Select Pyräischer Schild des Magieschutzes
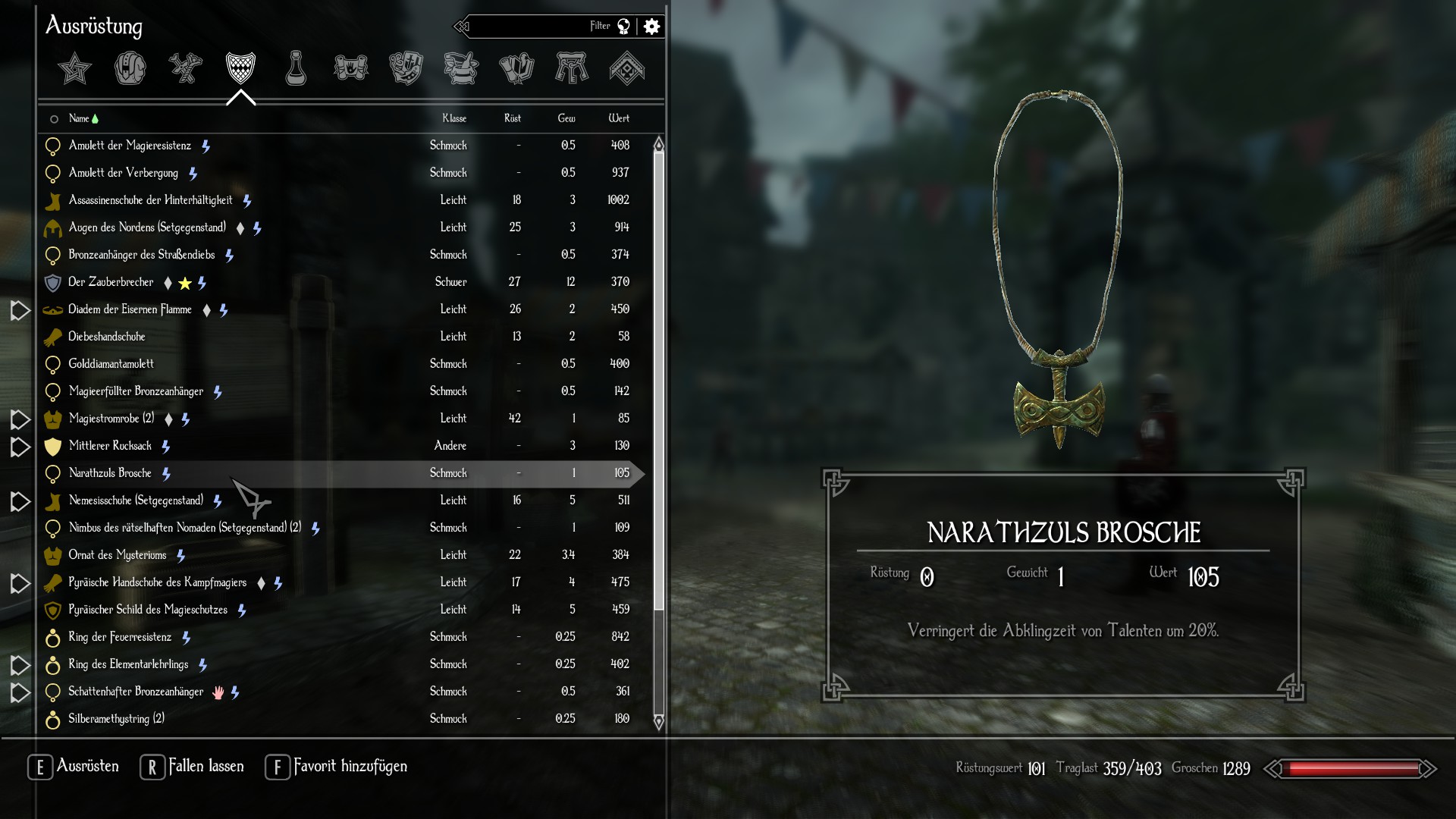This screenshot has height=819, width=1456. (x=148, y=610)
